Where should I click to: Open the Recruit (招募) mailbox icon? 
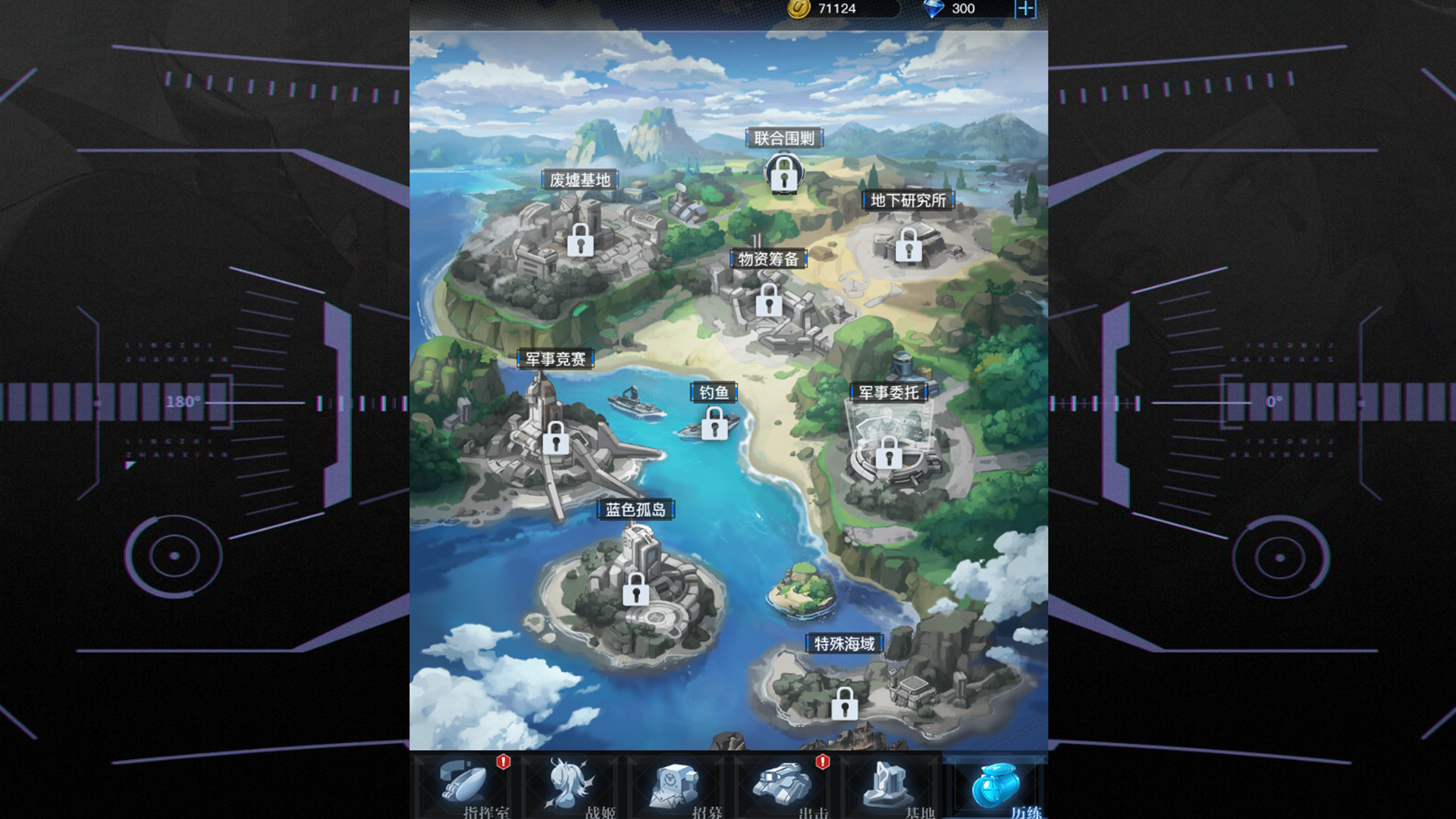tap(674, 783)
